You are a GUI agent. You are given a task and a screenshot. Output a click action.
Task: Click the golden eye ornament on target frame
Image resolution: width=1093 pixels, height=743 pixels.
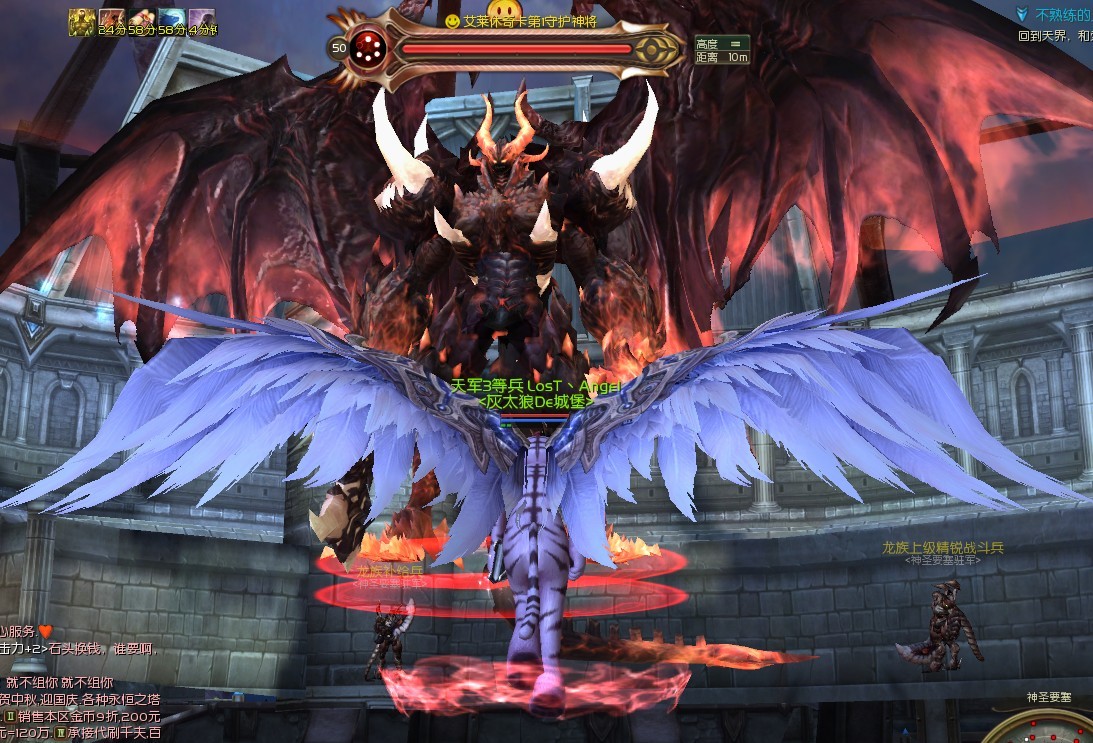655,49
